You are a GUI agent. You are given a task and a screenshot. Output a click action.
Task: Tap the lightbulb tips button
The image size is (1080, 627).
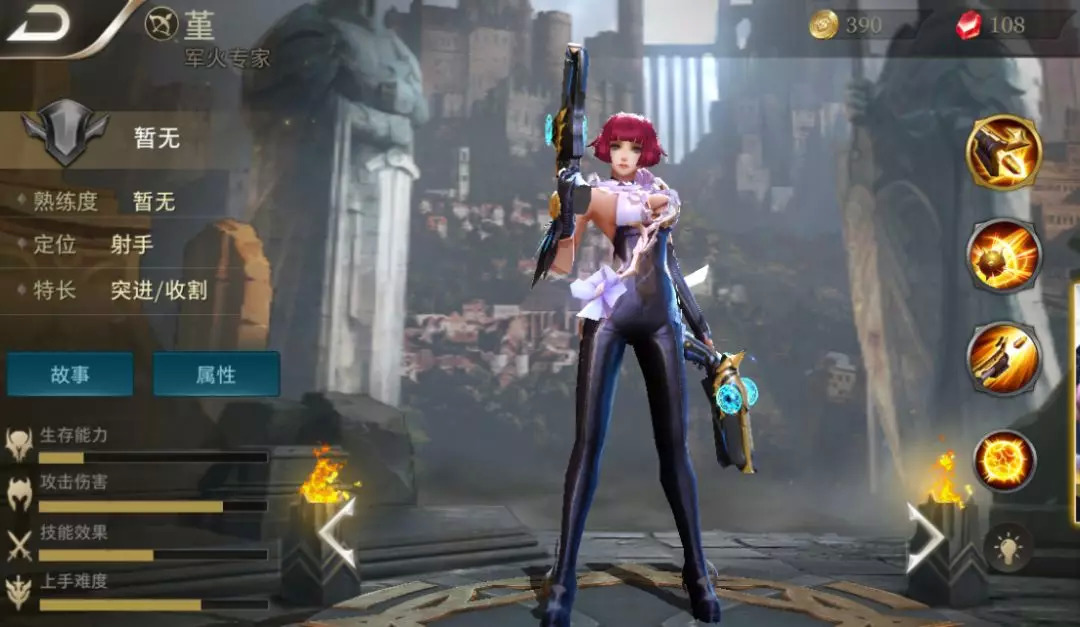point(1008,548)
